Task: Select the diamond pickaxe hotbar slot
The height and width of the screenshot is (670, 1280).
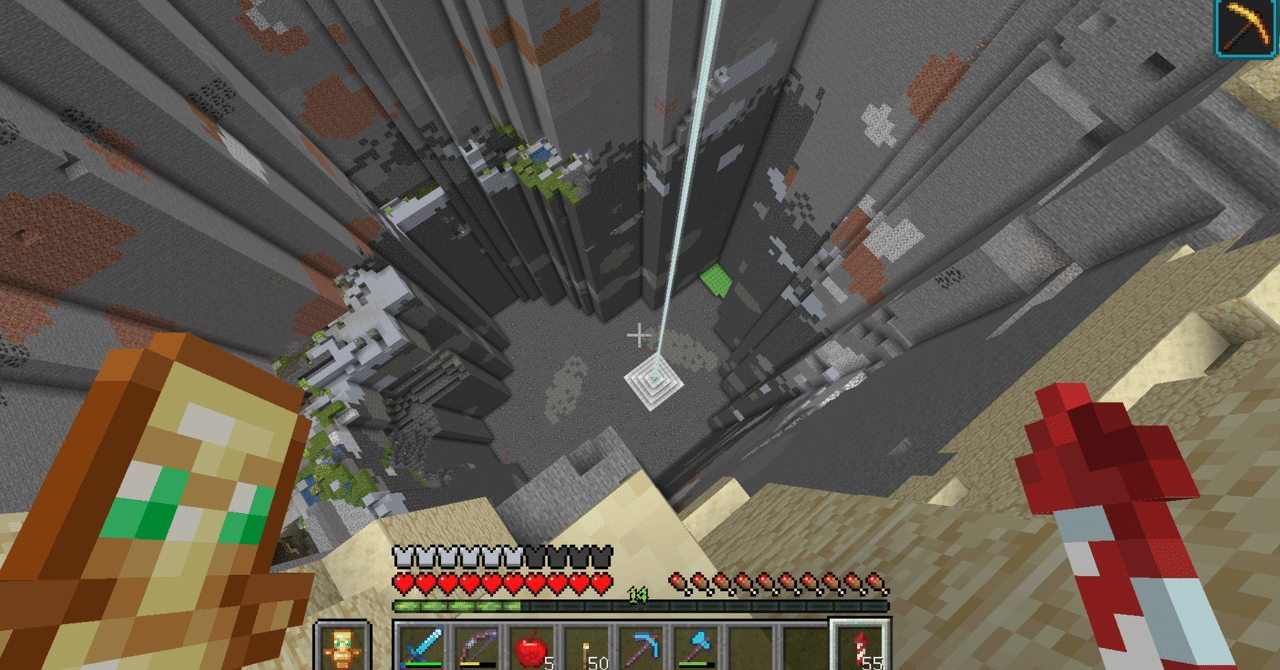Action: [638, 647]
